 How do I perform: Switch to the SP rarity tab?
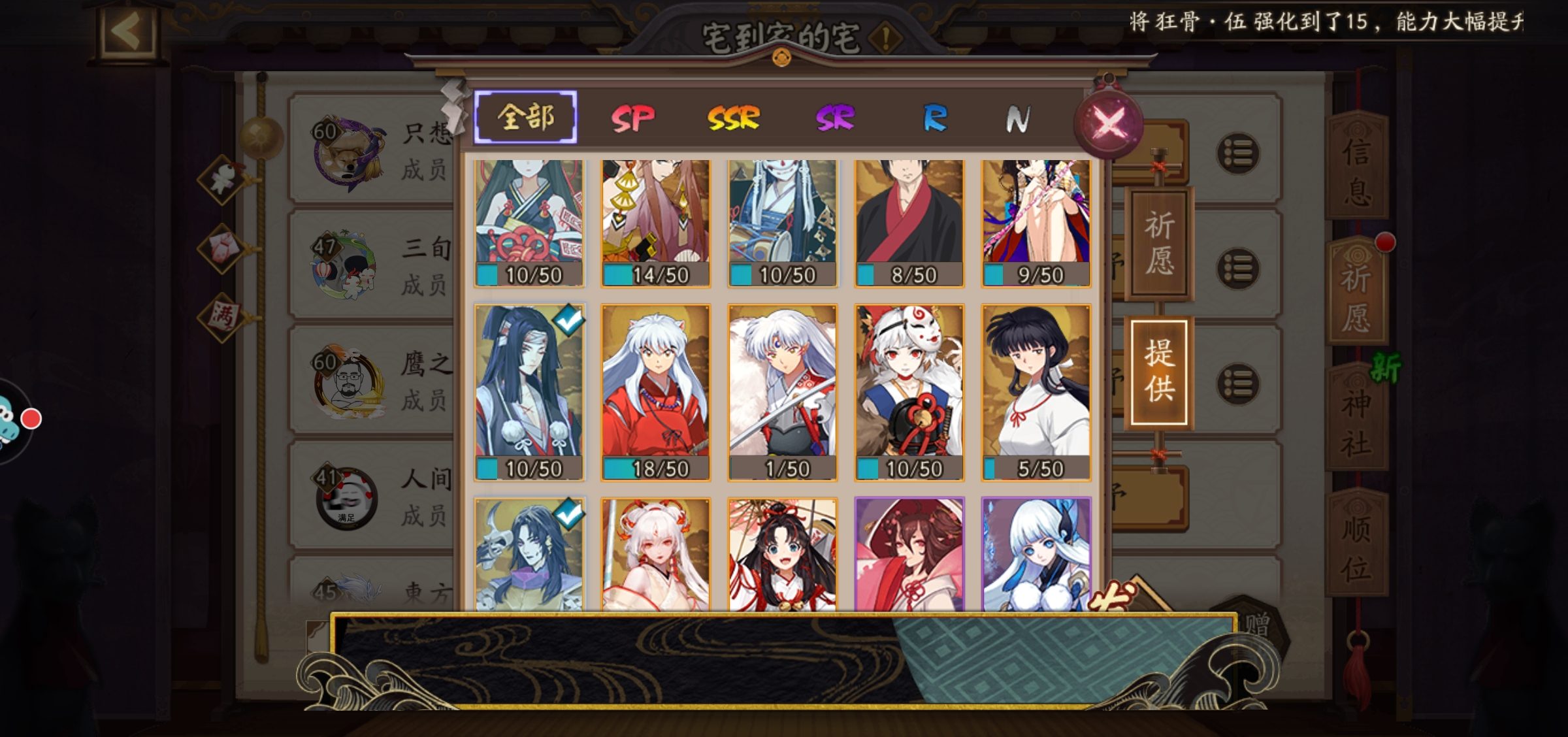[632, 119]
